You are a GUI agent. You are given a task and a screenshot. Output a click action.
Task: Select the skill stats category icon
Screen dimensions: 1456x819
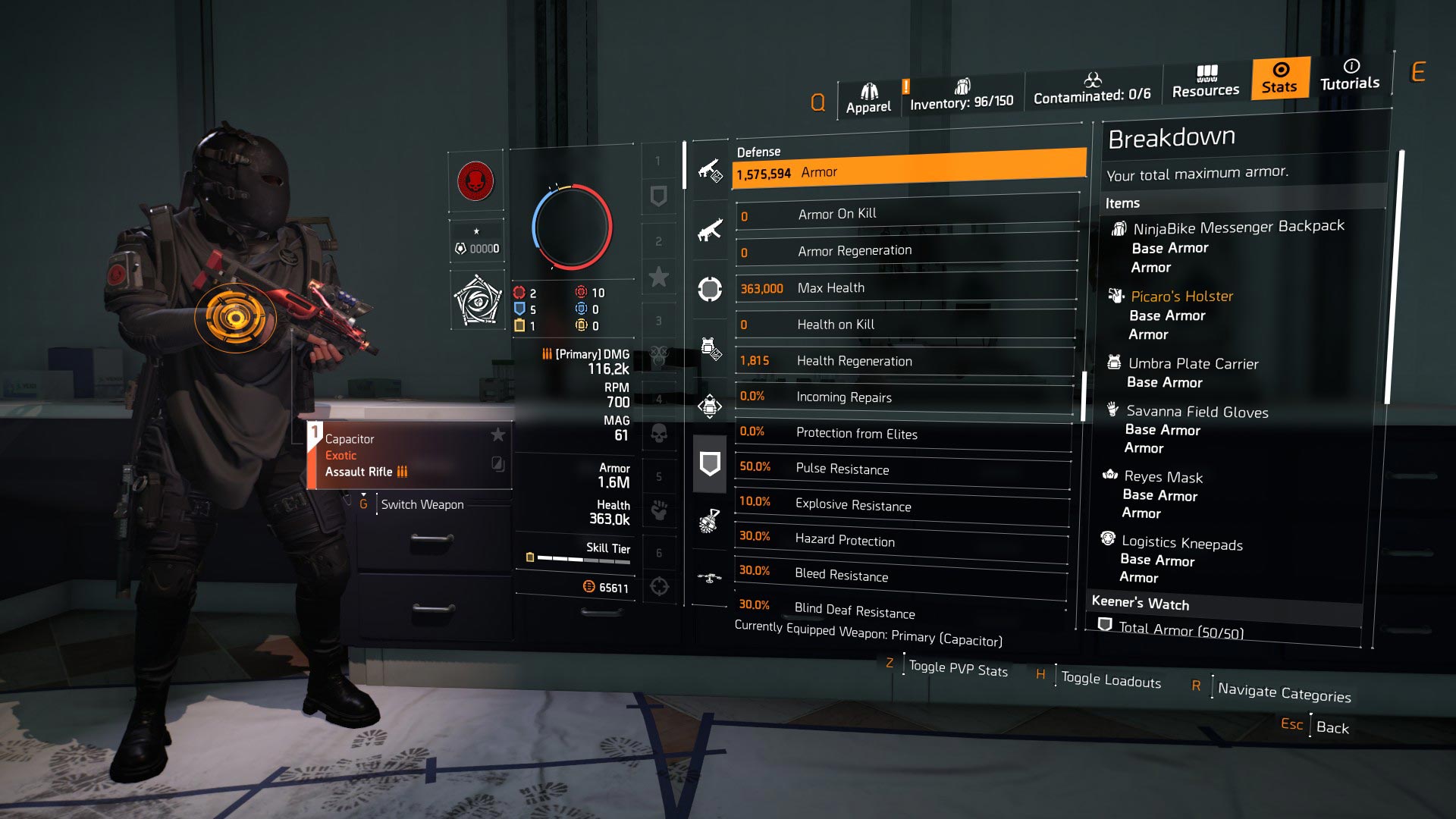(709, 404)
